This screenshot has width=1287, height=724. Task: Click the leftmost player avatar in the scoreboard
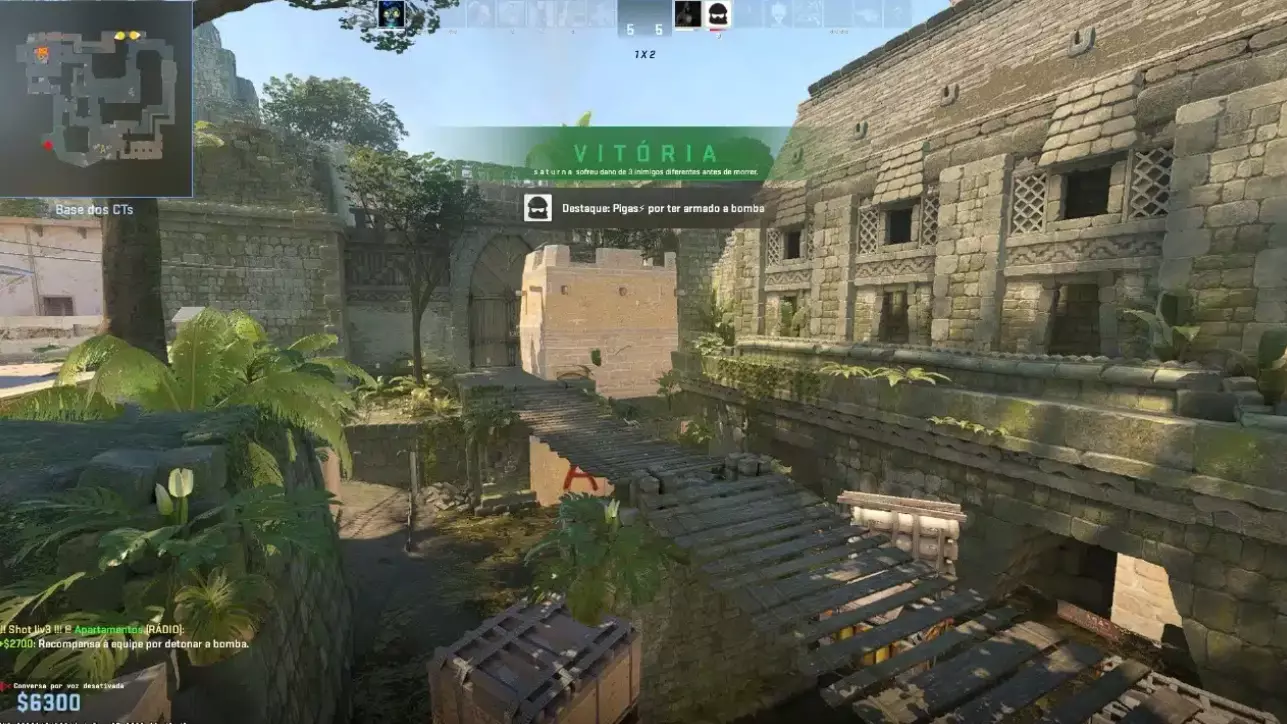(x=390, y=14)
